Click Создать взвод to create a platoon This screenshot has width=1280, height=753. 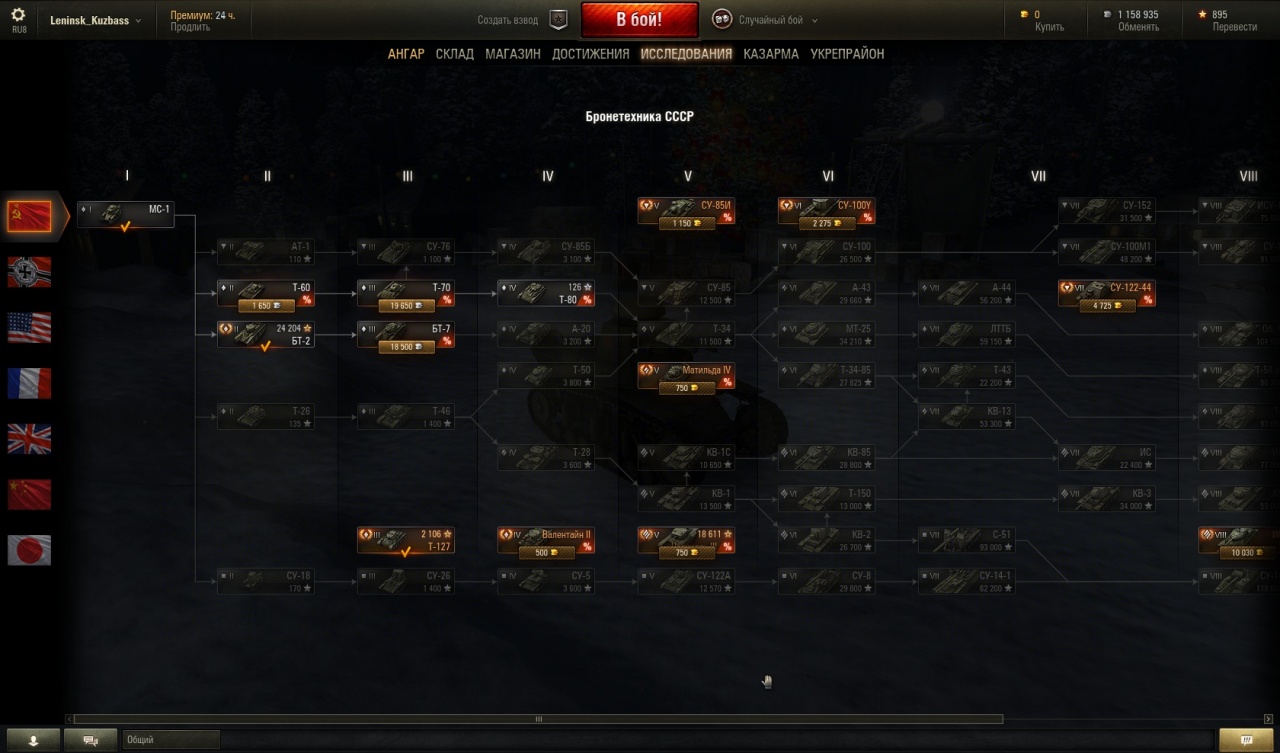[508, 20]
